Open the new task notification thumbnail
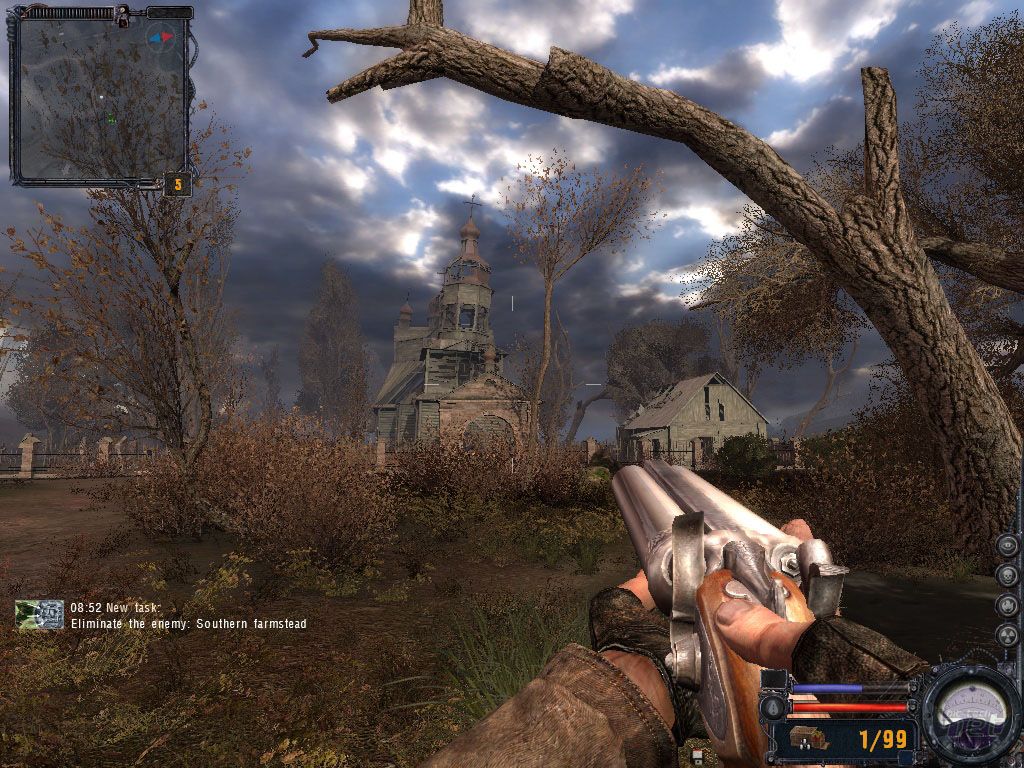 (40, 615)
